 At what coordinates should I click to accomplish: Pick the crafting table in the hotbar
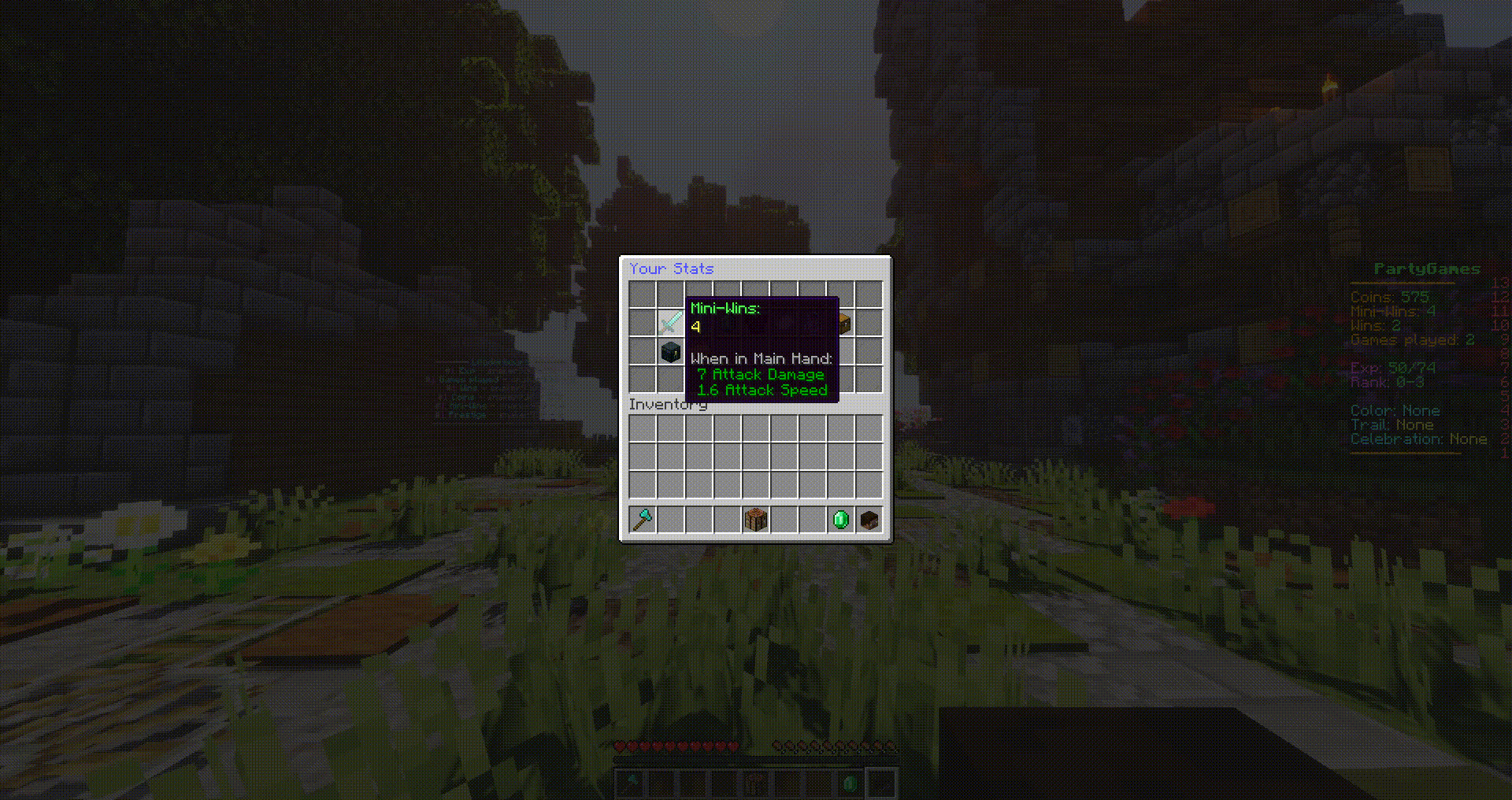pyautogui.click(x=755, y=520)
